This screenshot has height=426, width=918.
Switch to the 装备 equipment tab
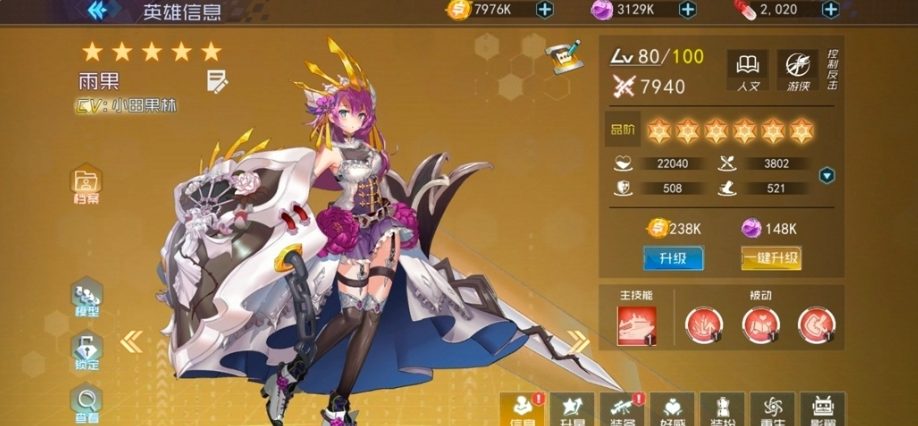620,409
